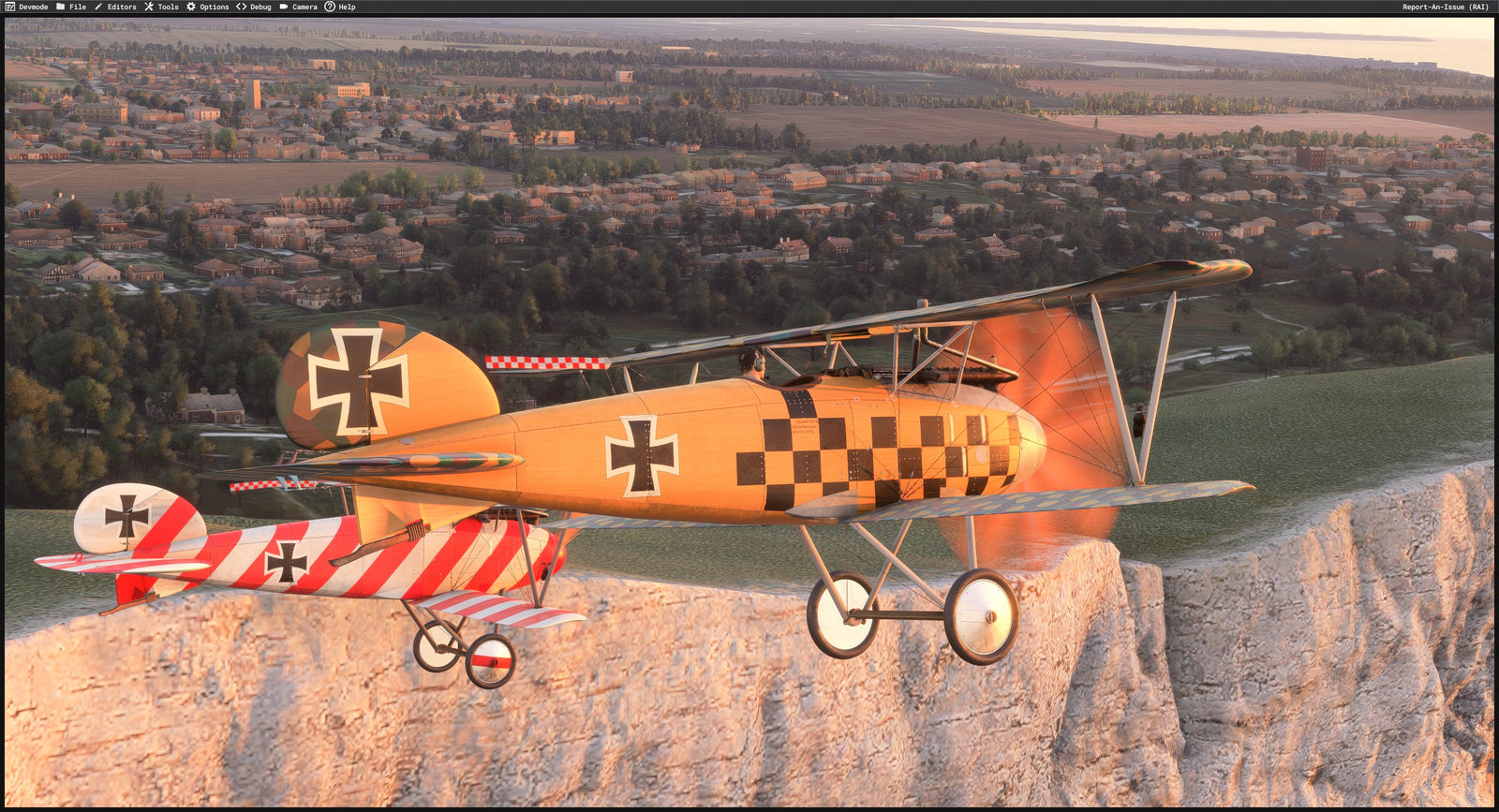Show the Editors menu
This screenshot has width=1499, height=812.
[115, 7]
